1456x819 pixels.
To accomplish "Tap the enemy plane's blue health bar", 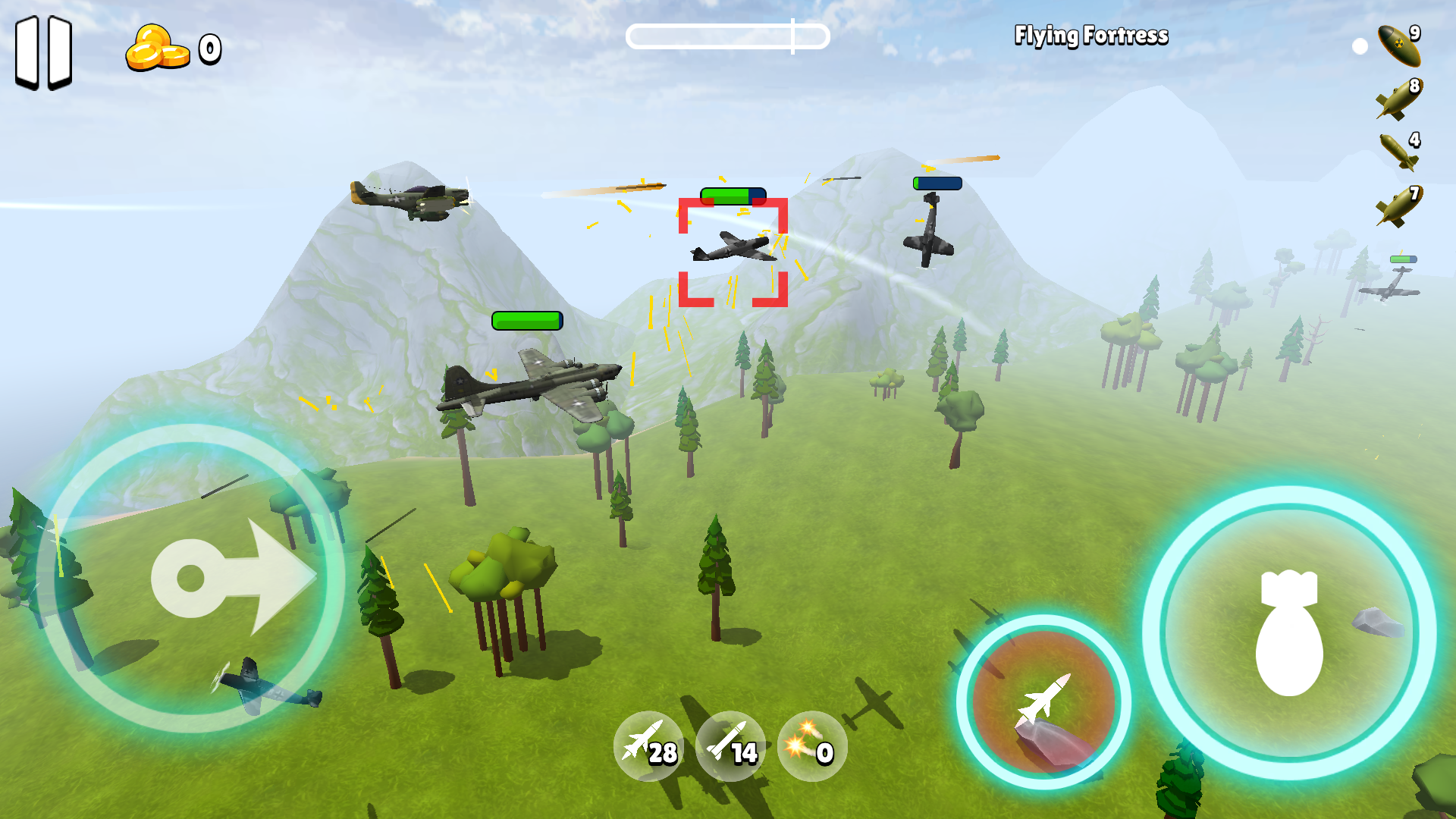I will 938,182.
